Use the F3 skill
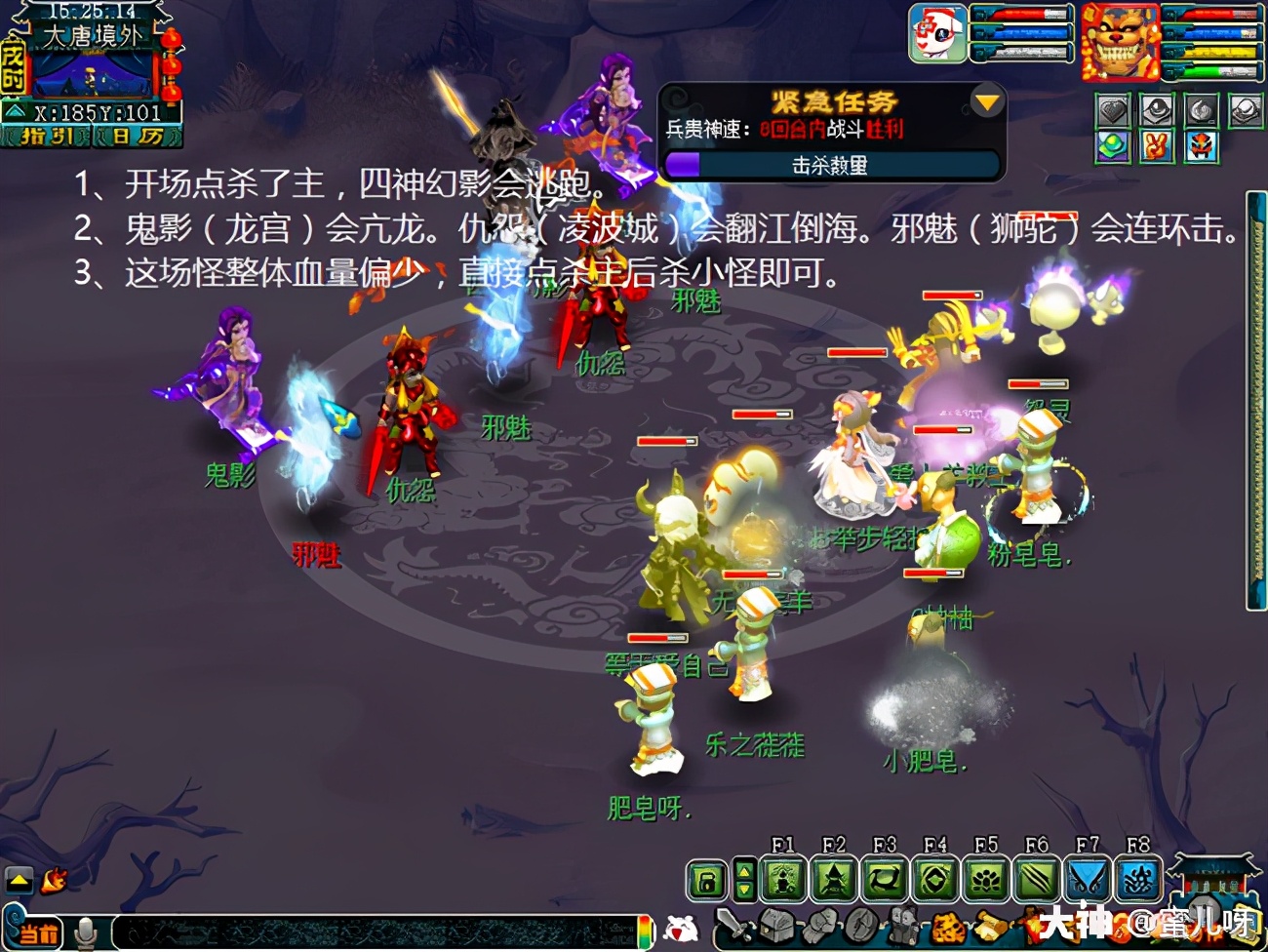The width and height of the screenshot is (1268, 952). tap(885, 880)
